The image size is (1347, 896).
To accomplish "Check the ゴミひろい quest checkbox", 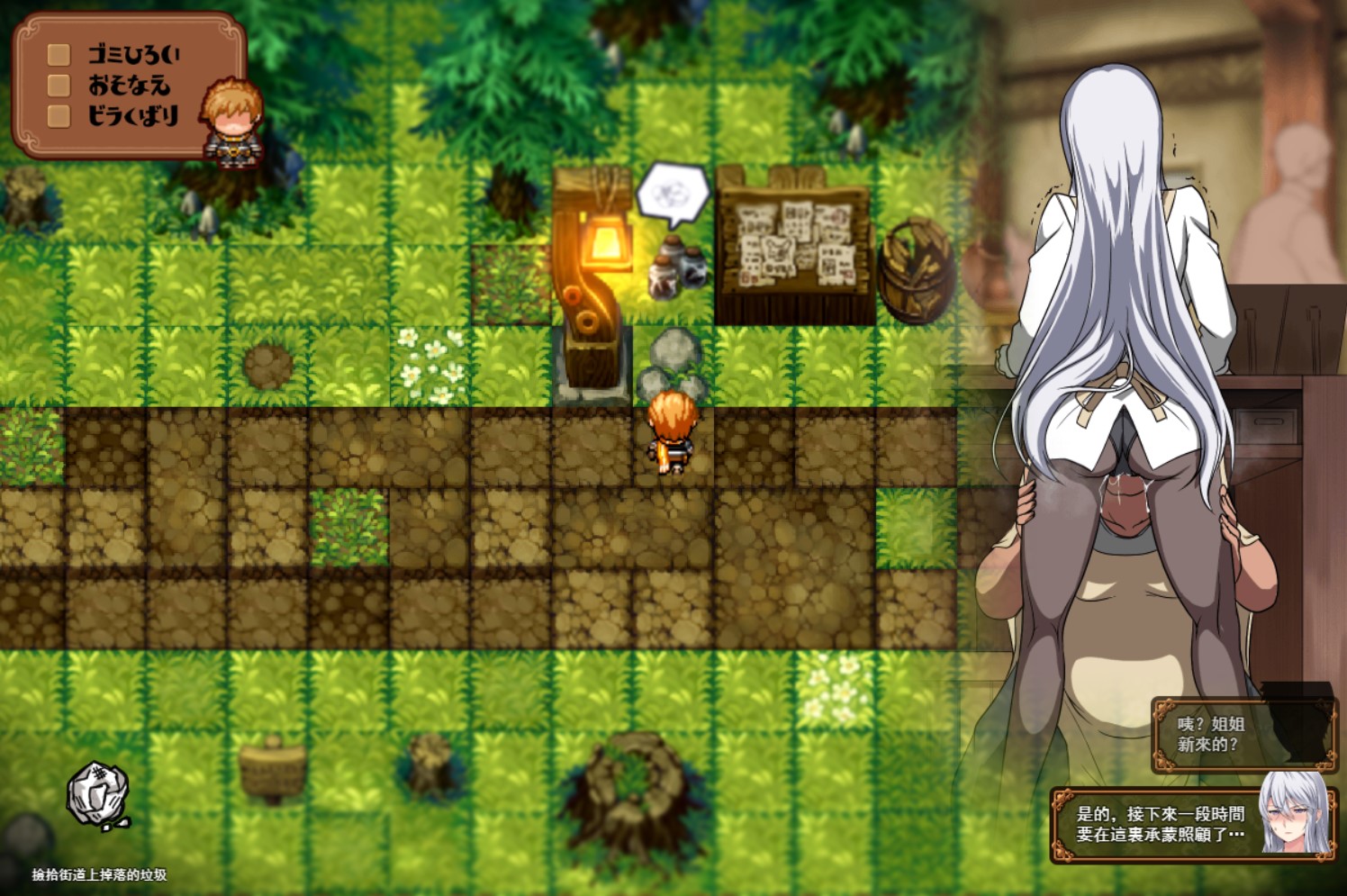I will pos(58,54).
